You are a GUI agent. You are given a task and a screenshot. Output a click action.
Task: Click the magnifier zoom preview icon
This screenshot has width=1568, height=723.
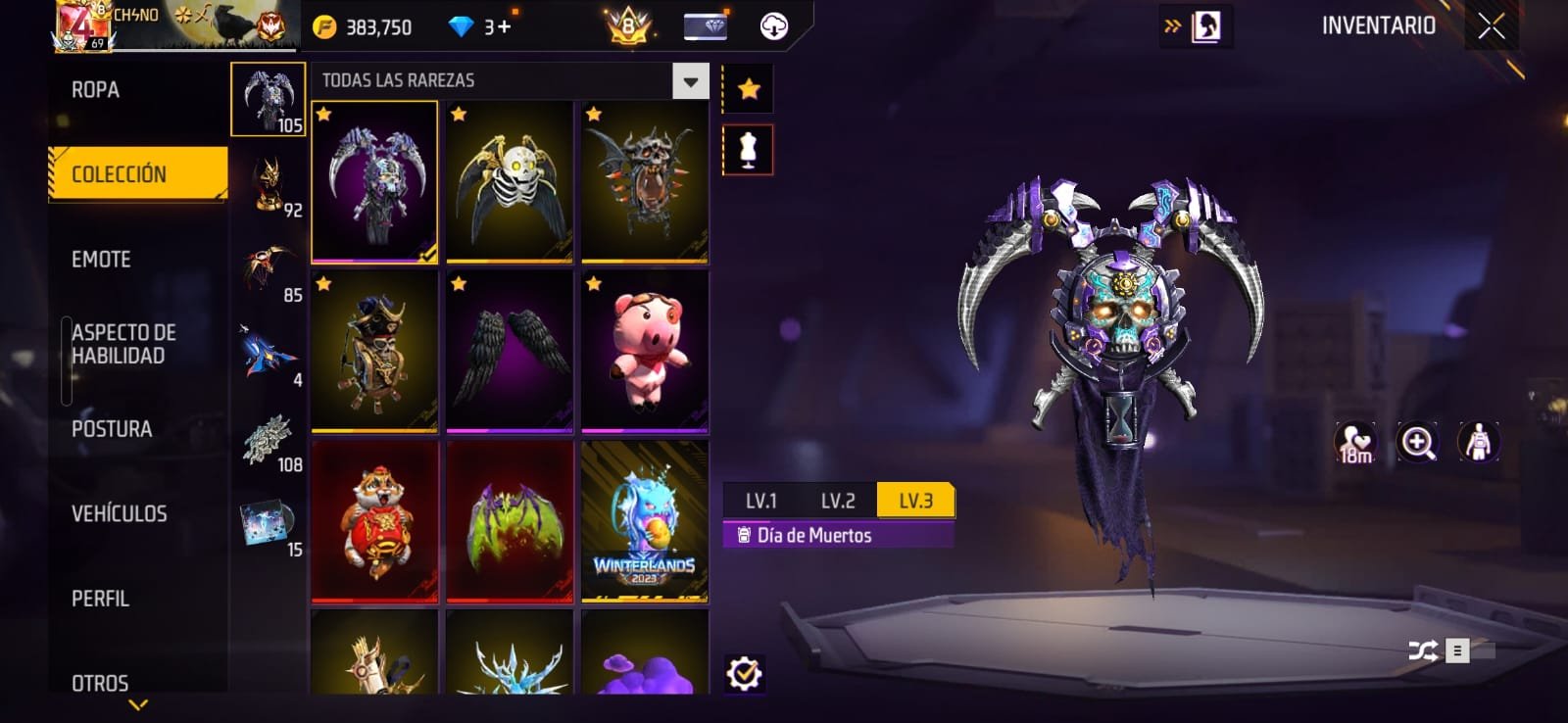(x=1417, y=443)
